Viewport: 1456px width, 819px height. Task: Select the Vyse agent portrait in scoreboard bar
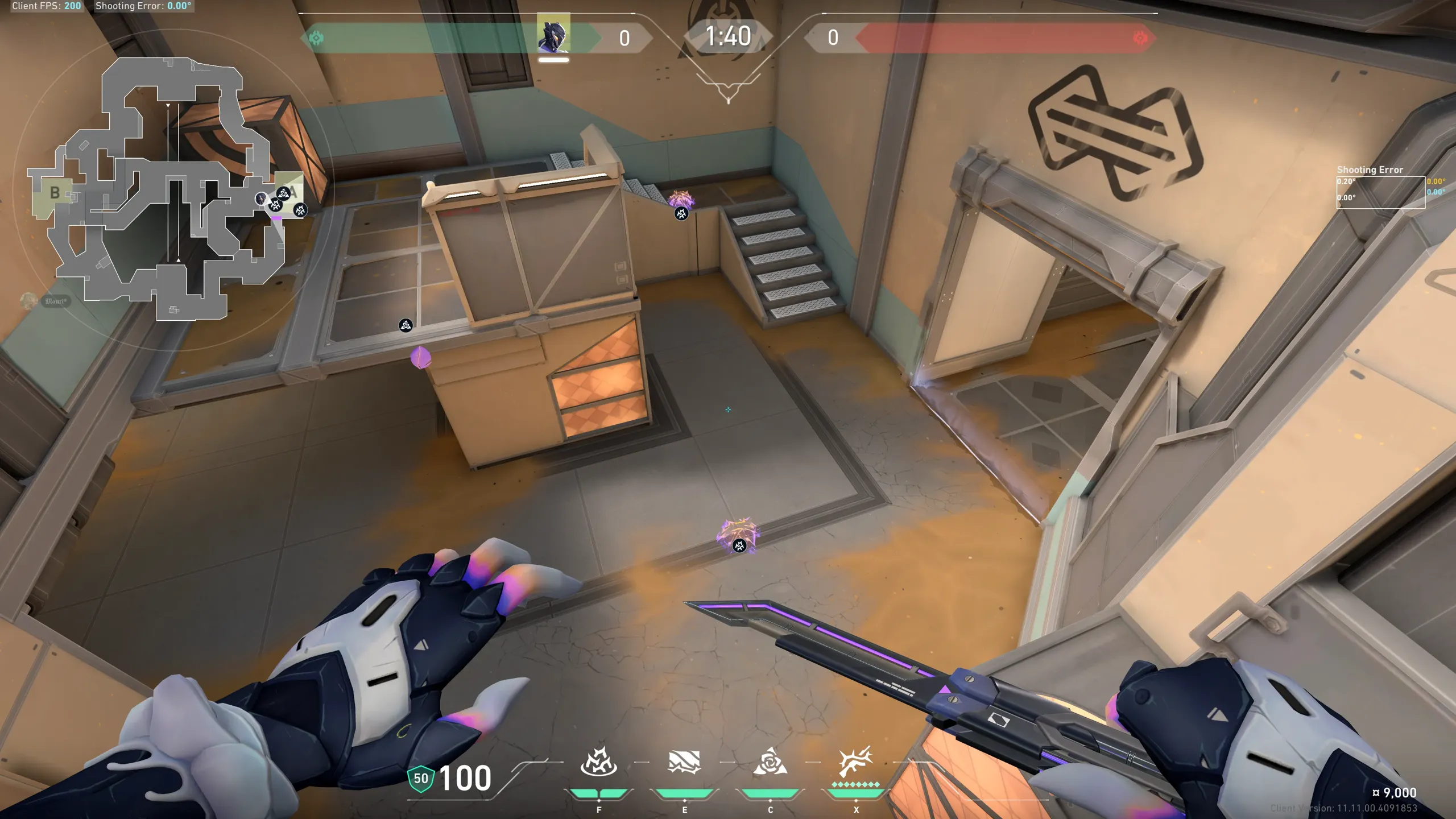[553, 34]
